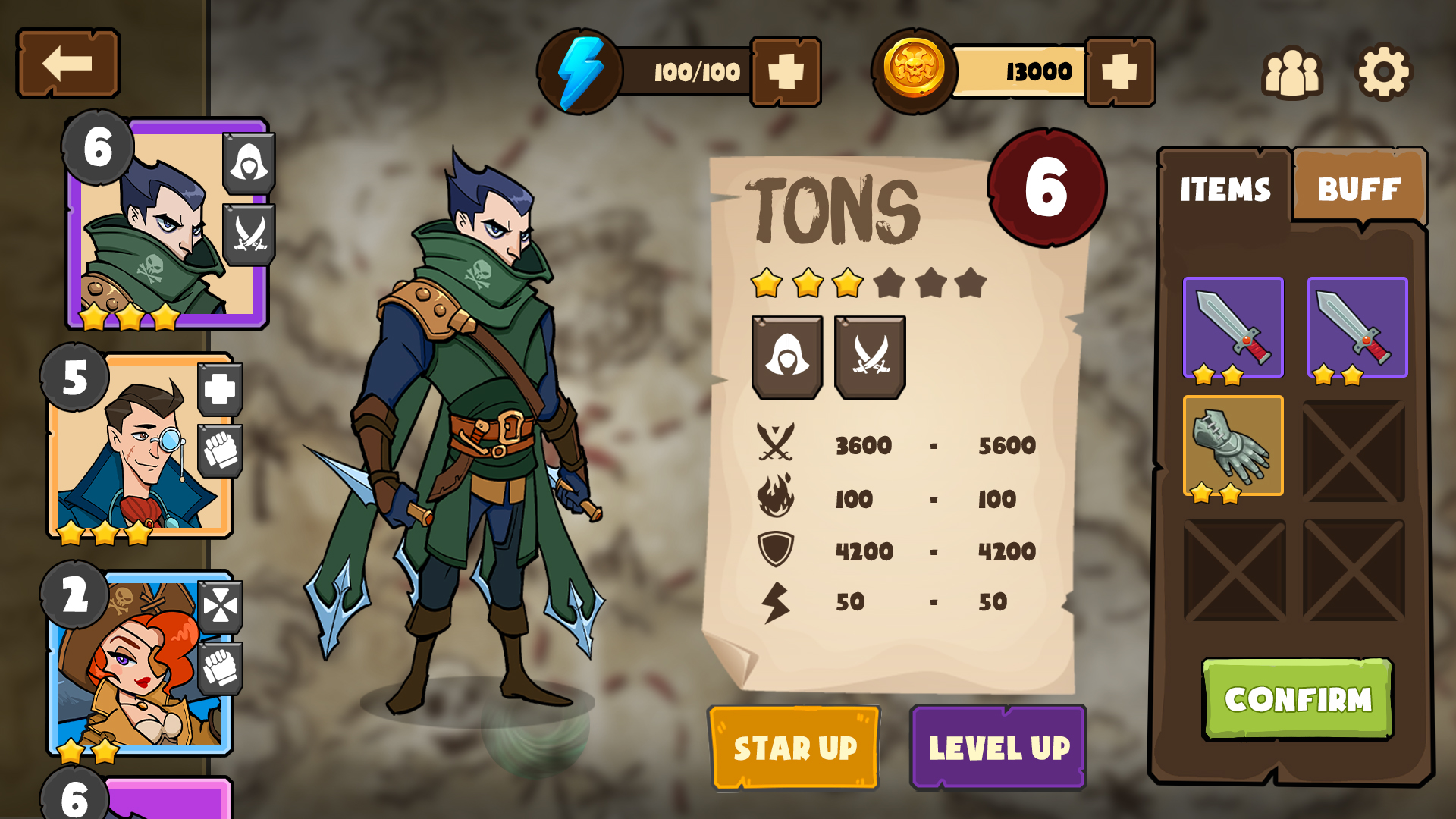Select the steel gauntlet item slot
Viewport: 1456px width, 819px height.
[1233, 446]
